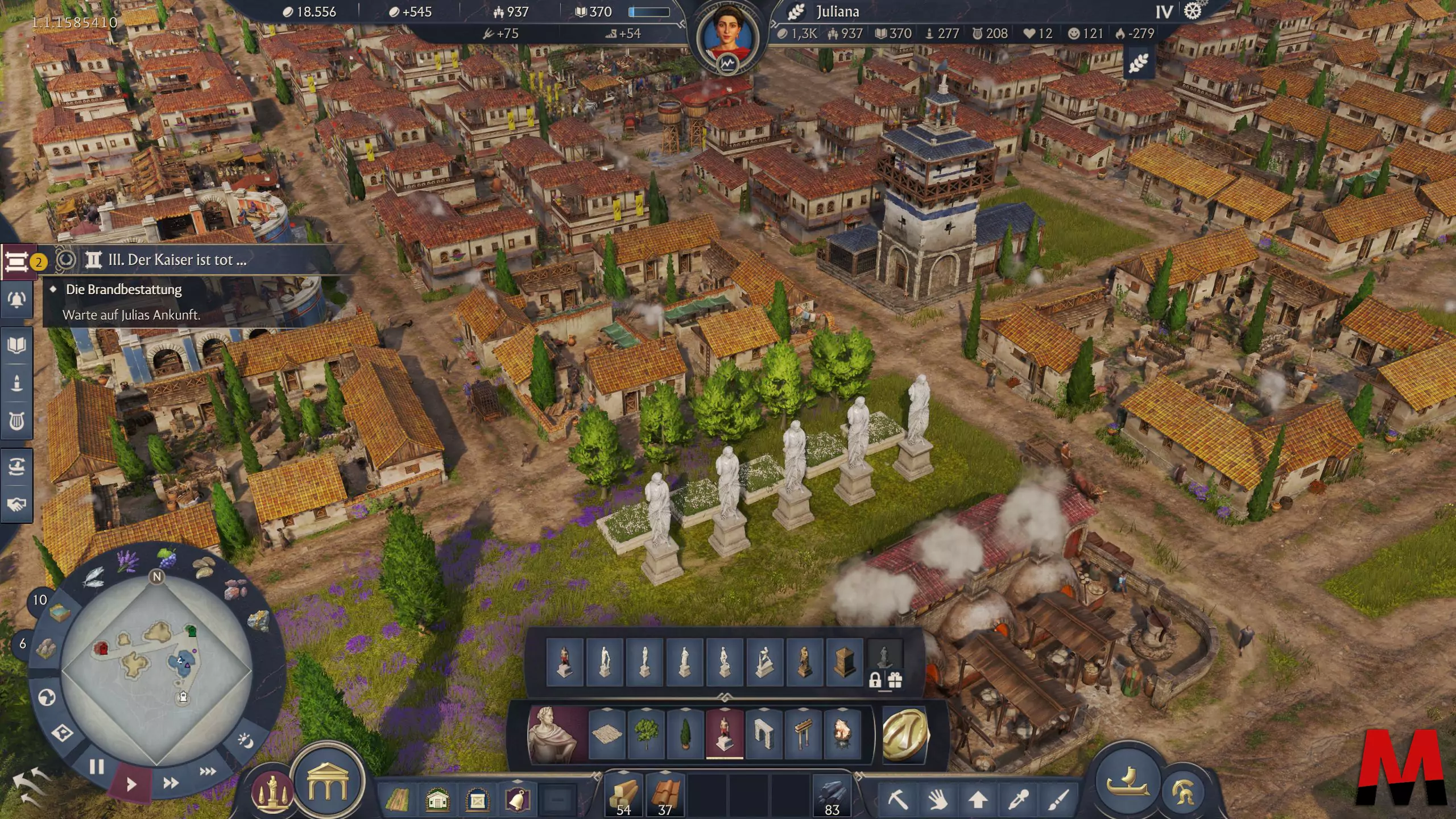1456x819 pixels.
Task: Select the eyedropper copy tool
Action: coord(1017,799)
